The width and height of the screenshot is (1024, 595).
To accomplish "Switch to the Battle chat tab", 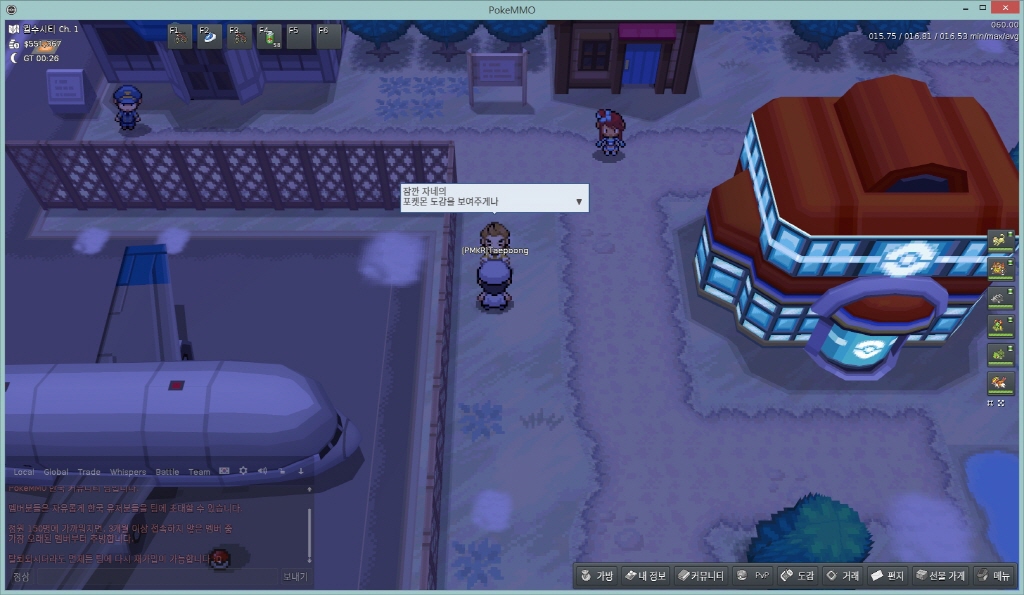I will tap(167, 472).
